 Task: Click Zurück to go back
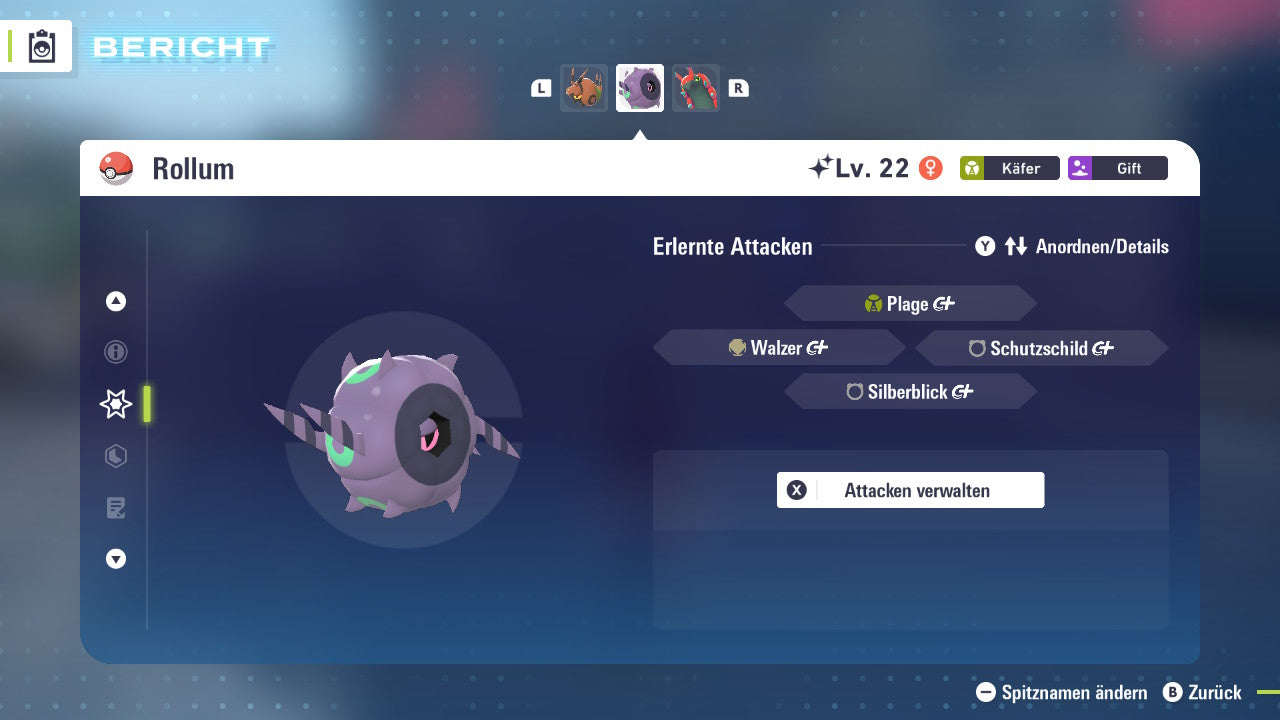click(1204, 692)
